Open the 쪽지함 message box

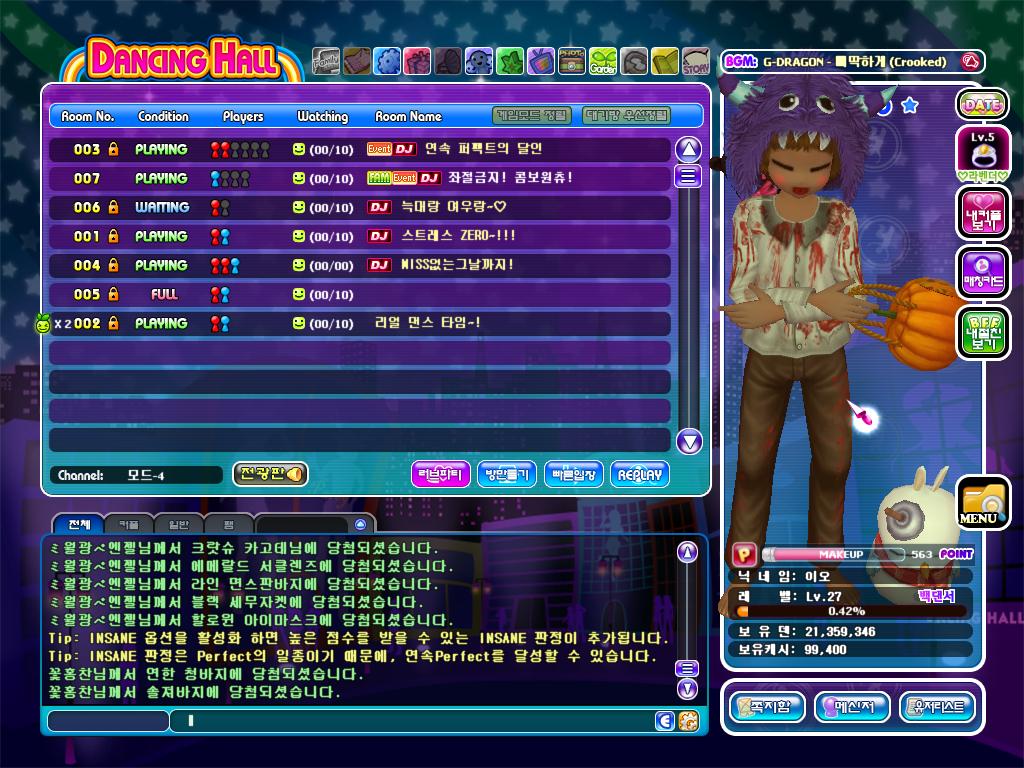[x=767, y=707]
